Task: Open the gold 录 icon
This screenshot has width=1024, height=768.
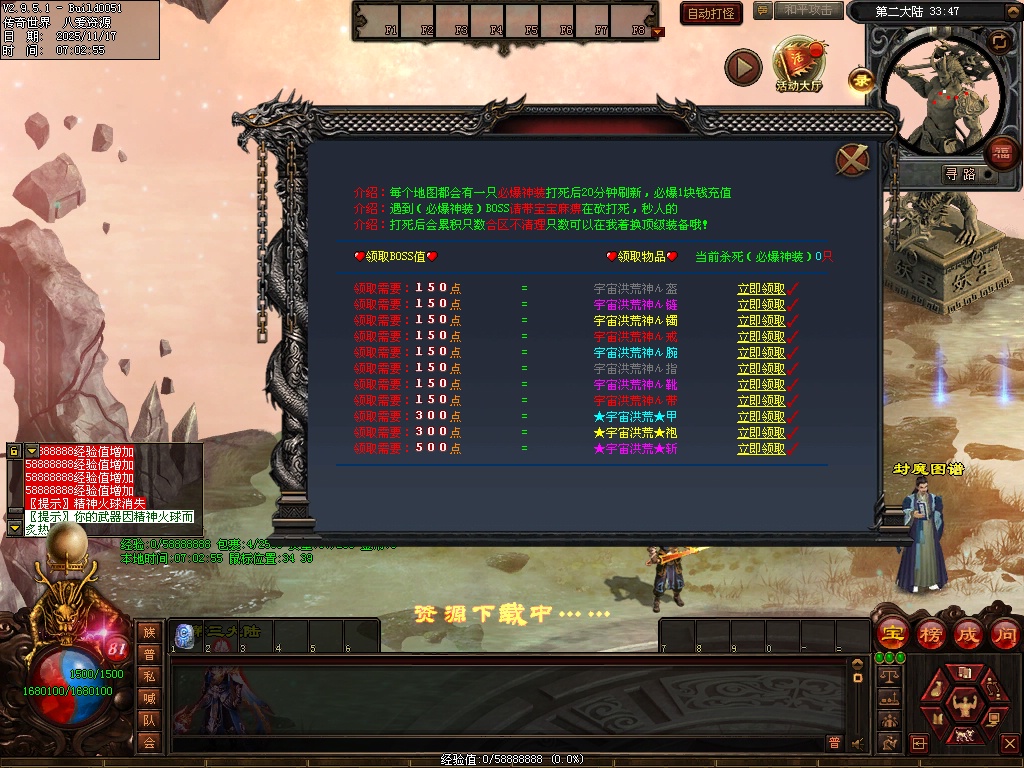Action: click(859, 79)
